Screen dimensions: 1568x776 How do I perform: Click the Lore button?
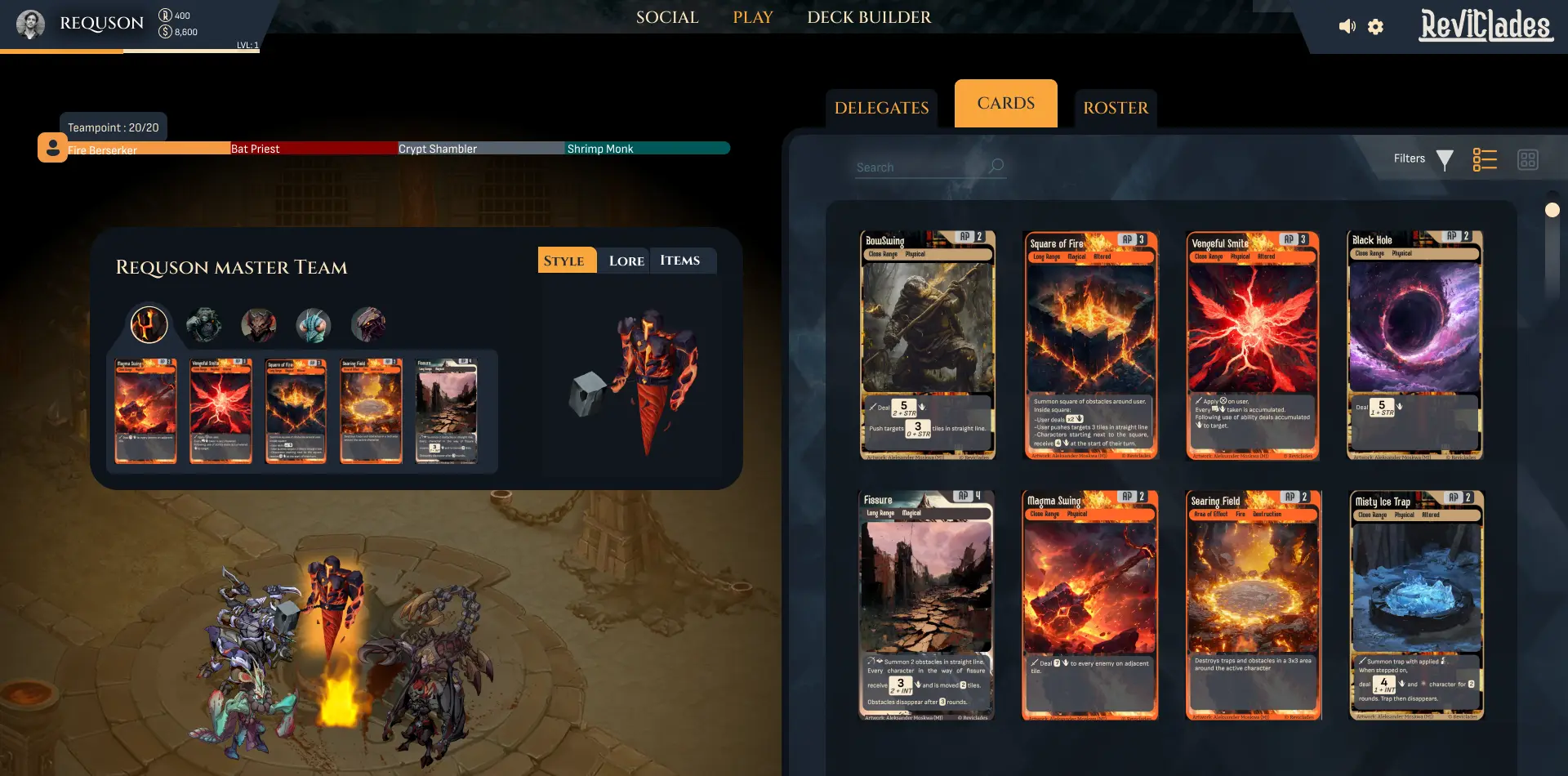coord(625,260)
